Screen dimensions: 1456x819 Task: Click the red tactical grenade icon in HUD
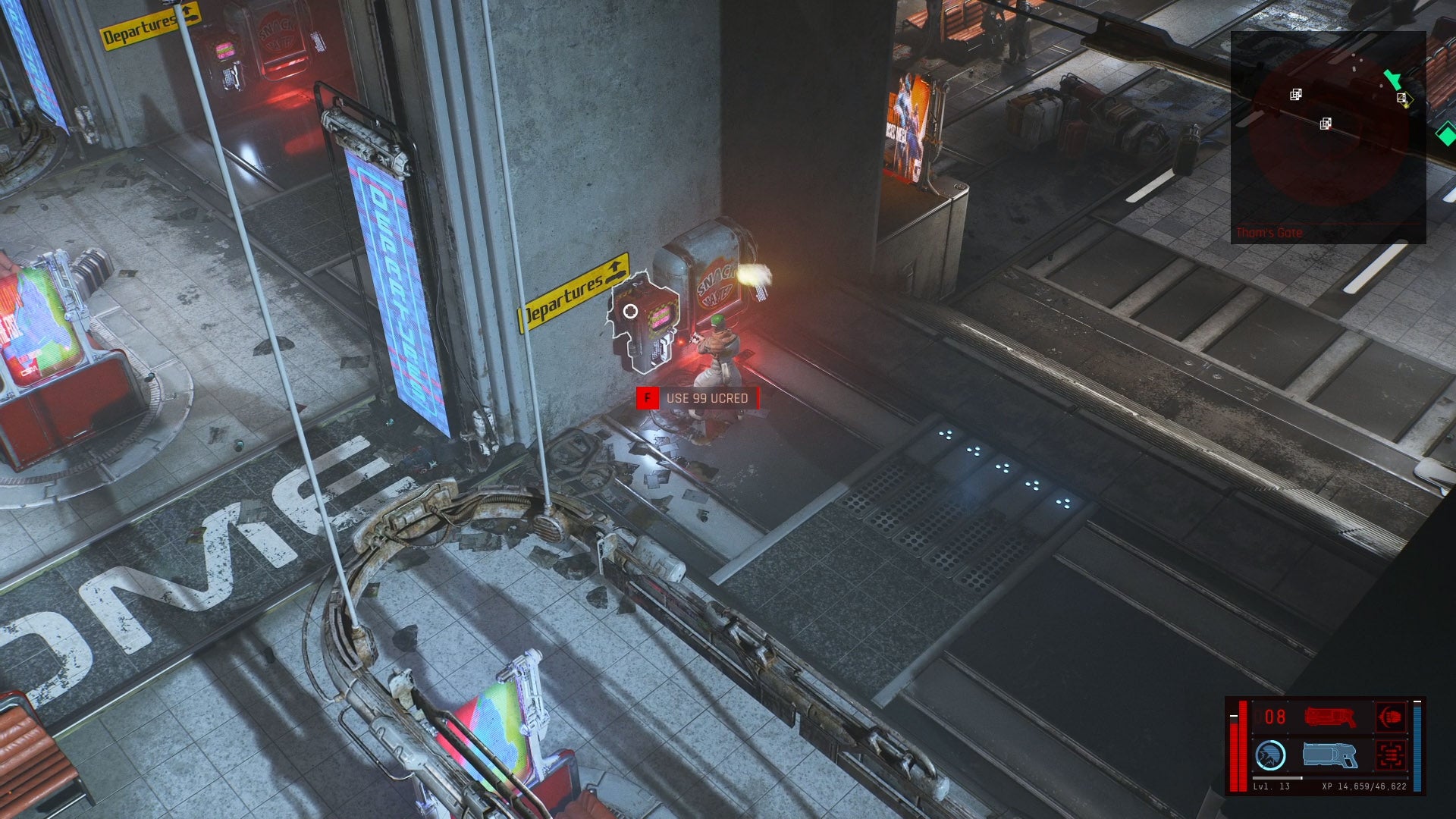tap(1389, 717)
